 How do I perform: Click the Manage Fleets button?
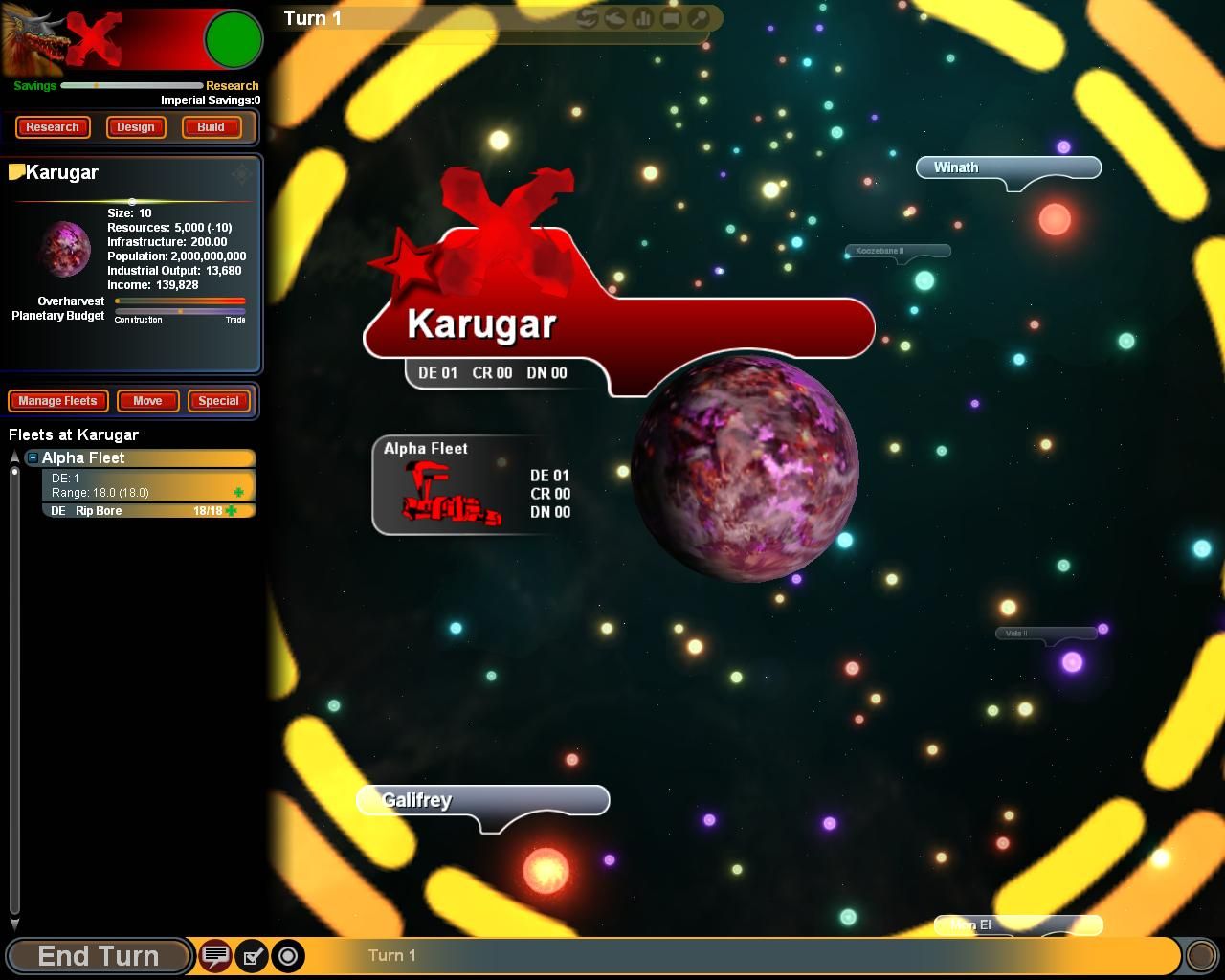[x=57, y=401]
